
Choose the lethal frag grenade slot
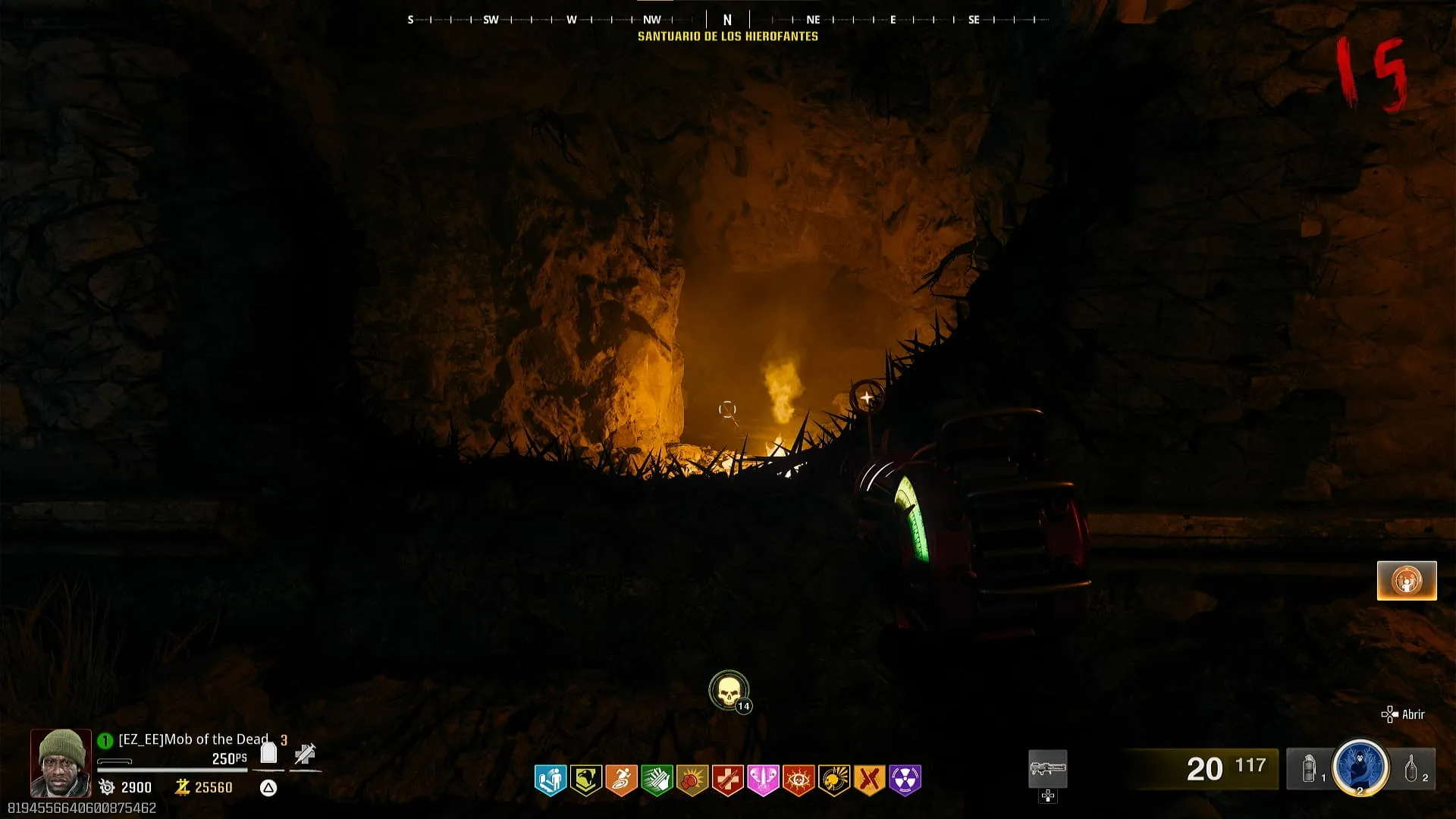click(1411, 768)
